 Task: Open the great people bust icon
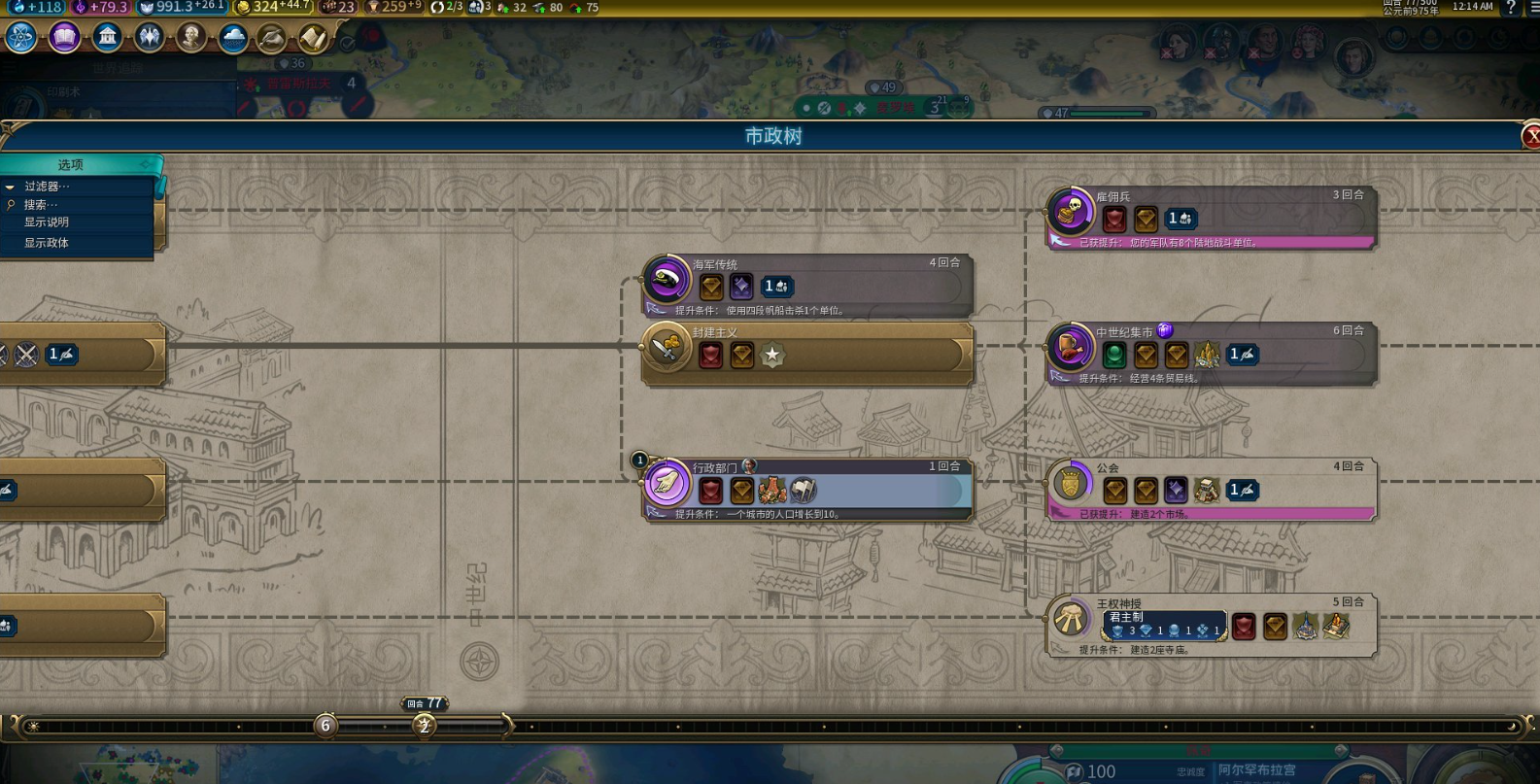tap(191, 38)
